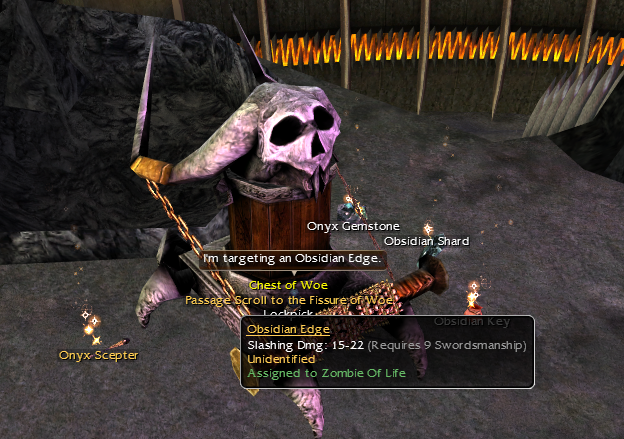This screenshot has width=624, height=439.
Task: Select the Onyx Gemstone item label
Action: click(353, 227)
